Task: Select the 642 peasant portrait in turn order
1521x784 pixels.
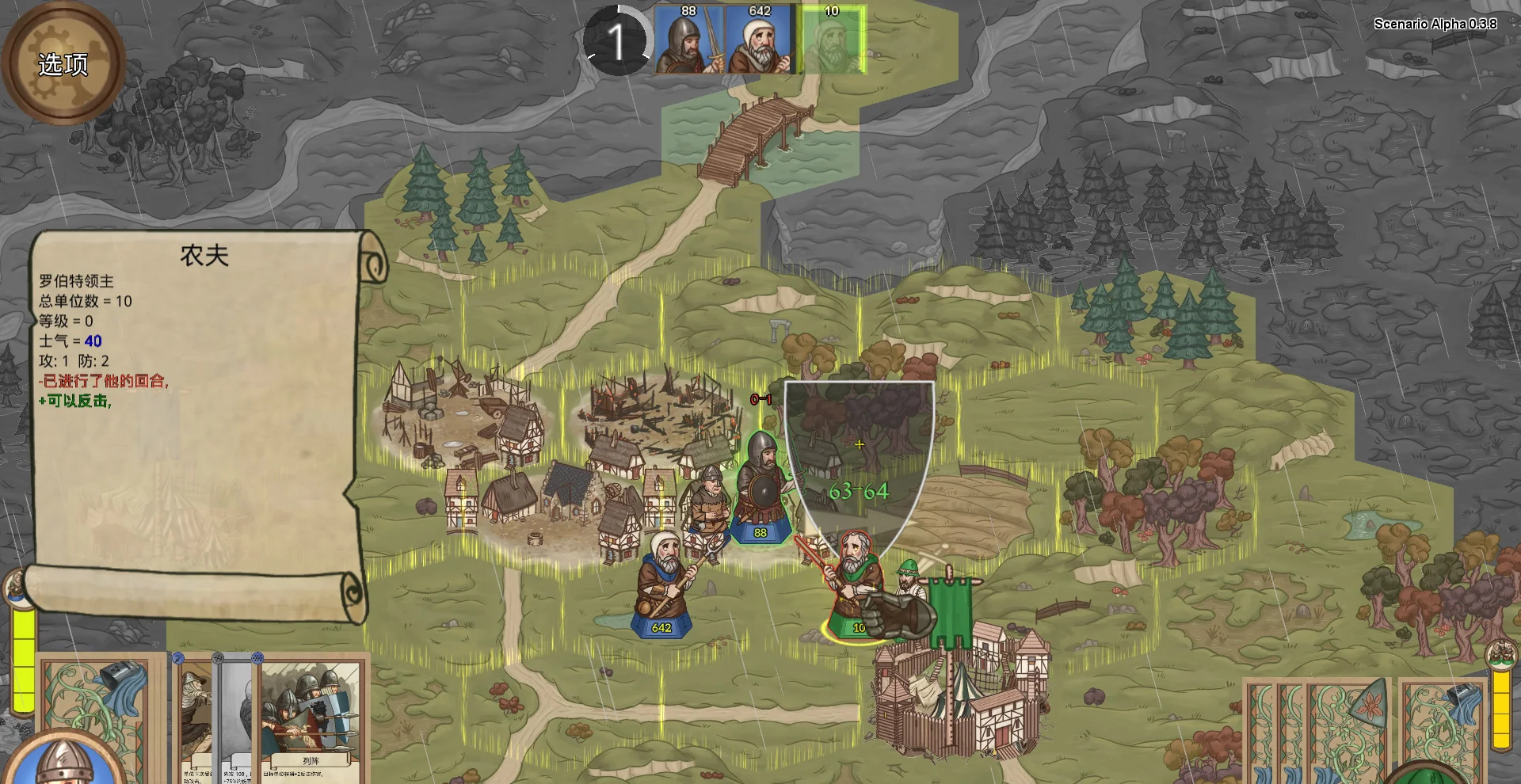Action: point(759,41)
